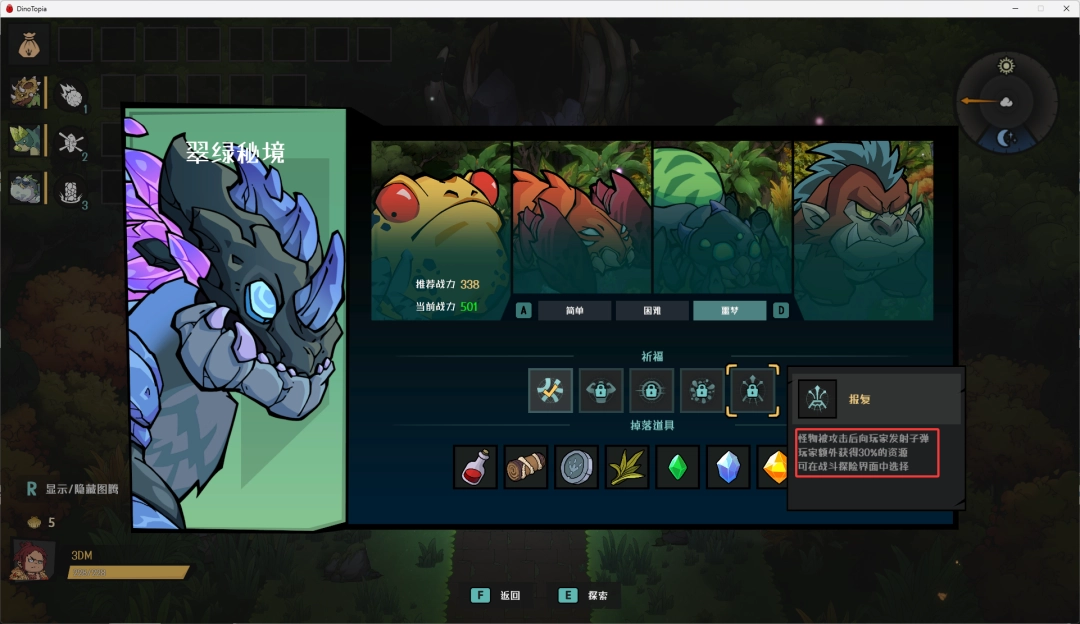Click the silver coin drop item

[576, 467]
